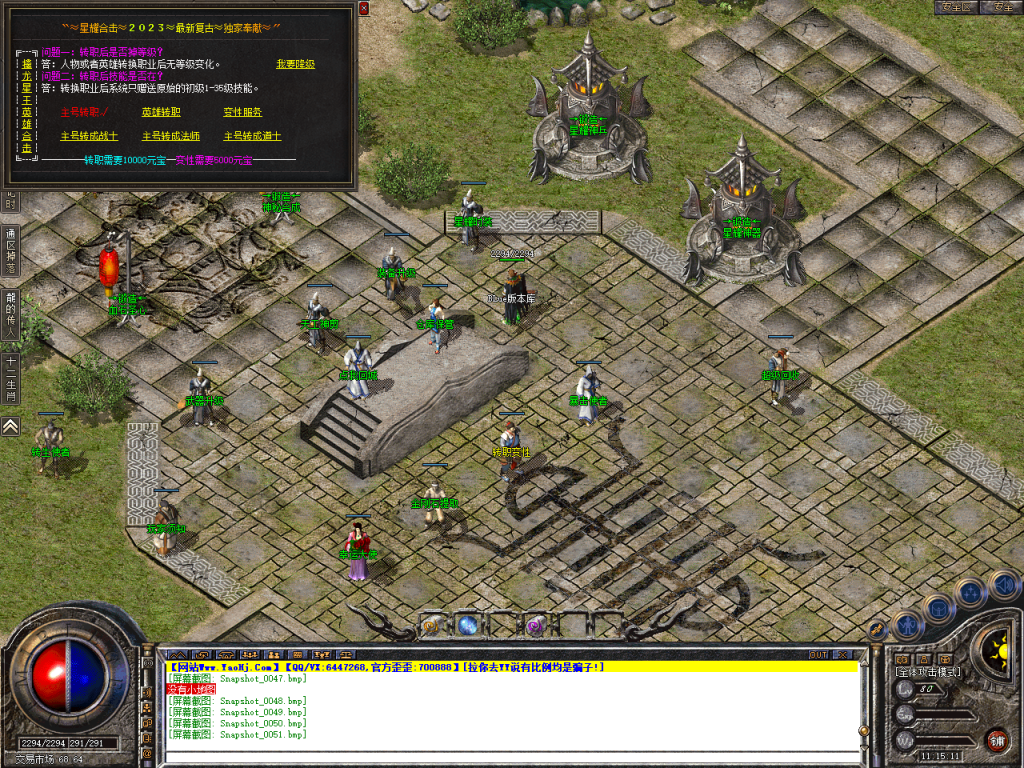Open the 变性服务 option
Viewport: 1024px width, 768px height.
coord(242,112)
